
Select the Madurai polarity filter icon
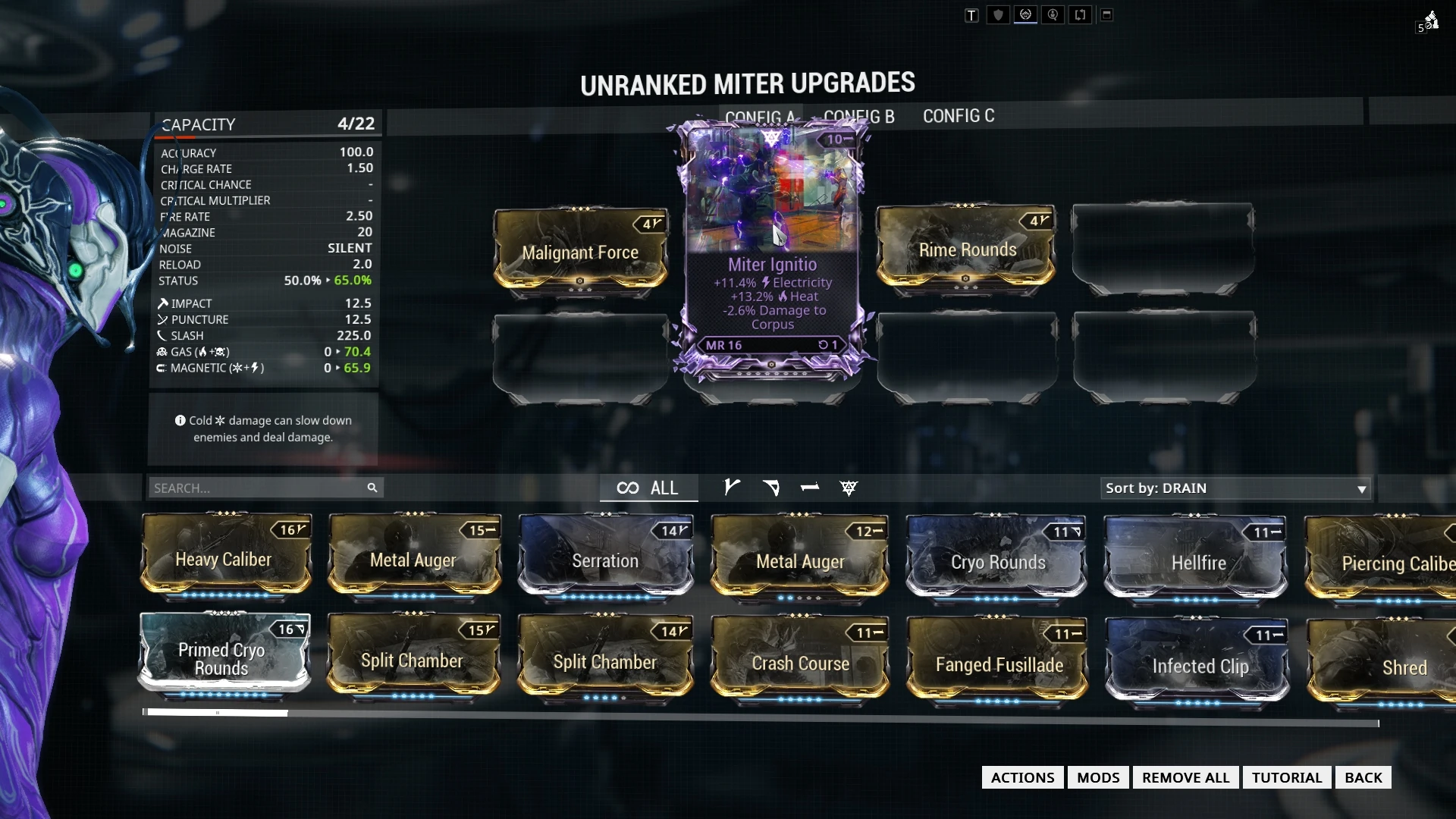pos(731,488)
